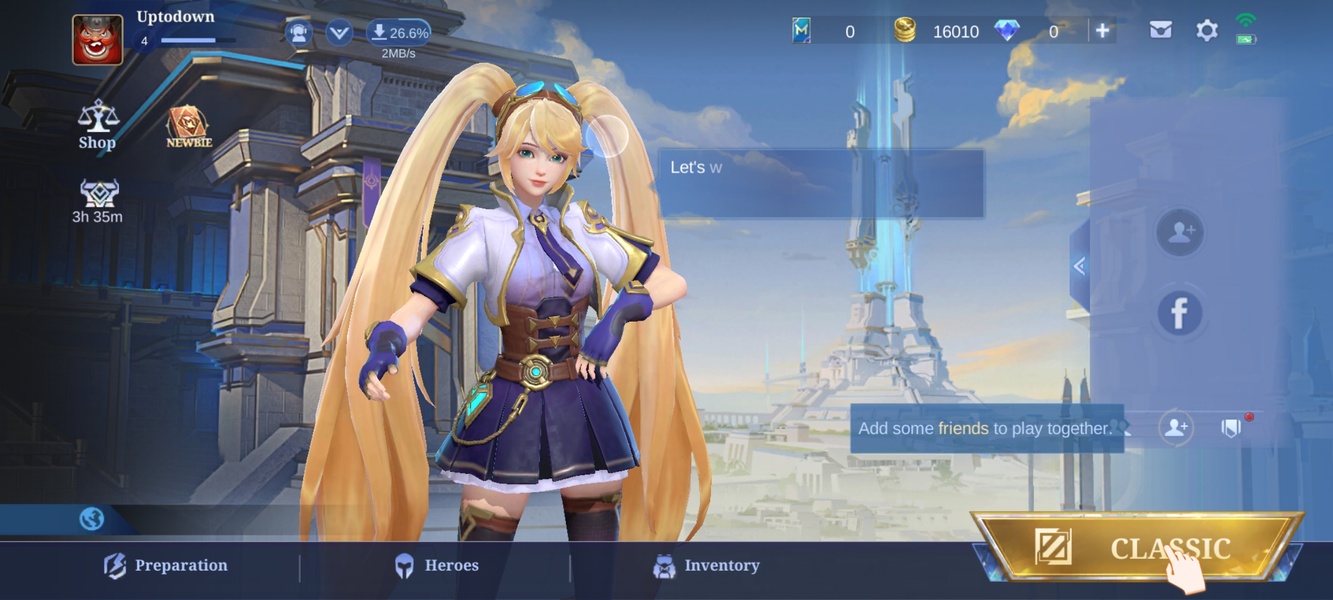The height and width of the screenshot is (600, 1333).
Task: Click the gold coins balance icon
Action: pos(904,31)
